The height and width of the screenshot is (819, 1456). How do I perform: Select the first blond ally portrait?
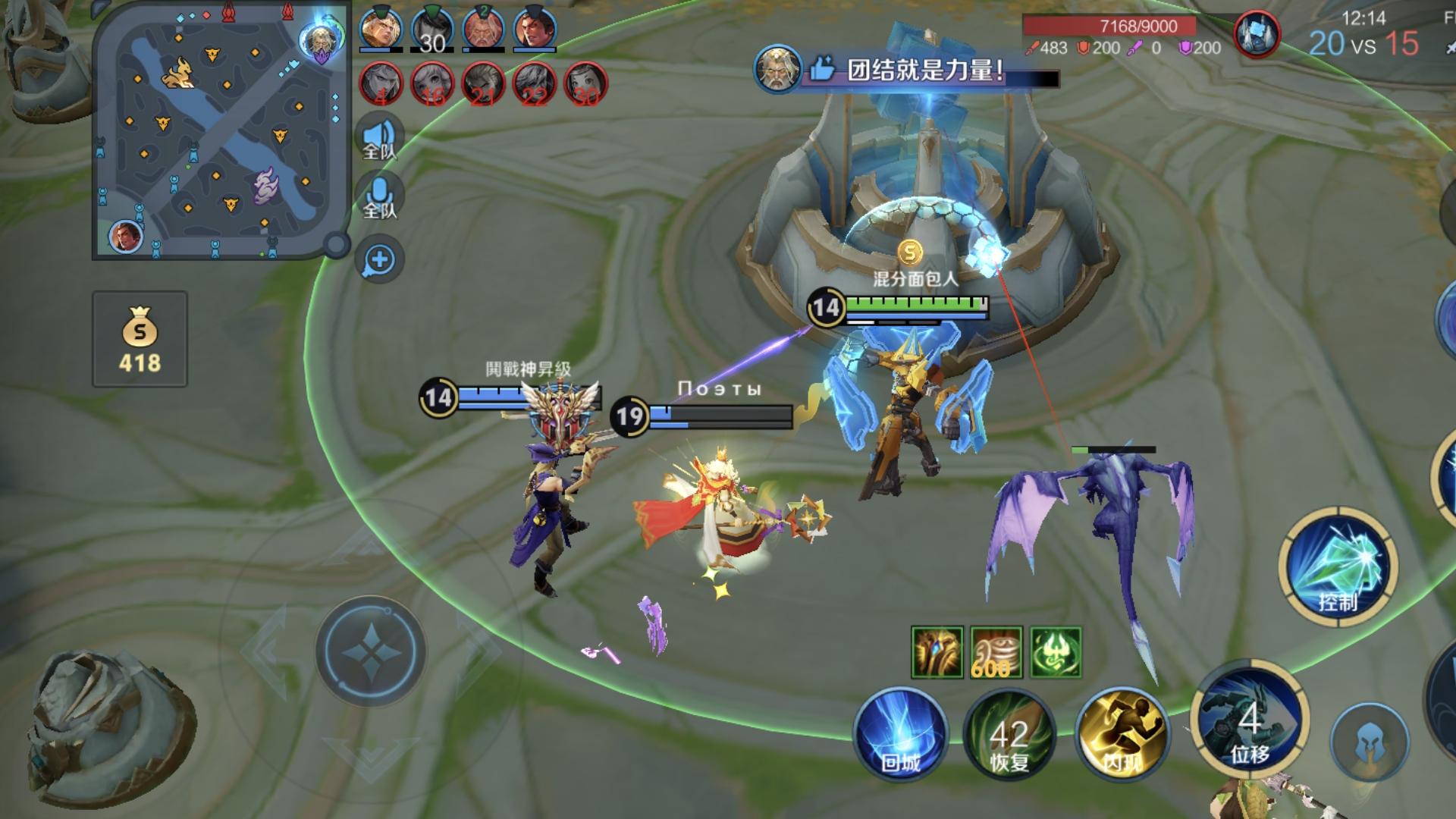[381, 30]
